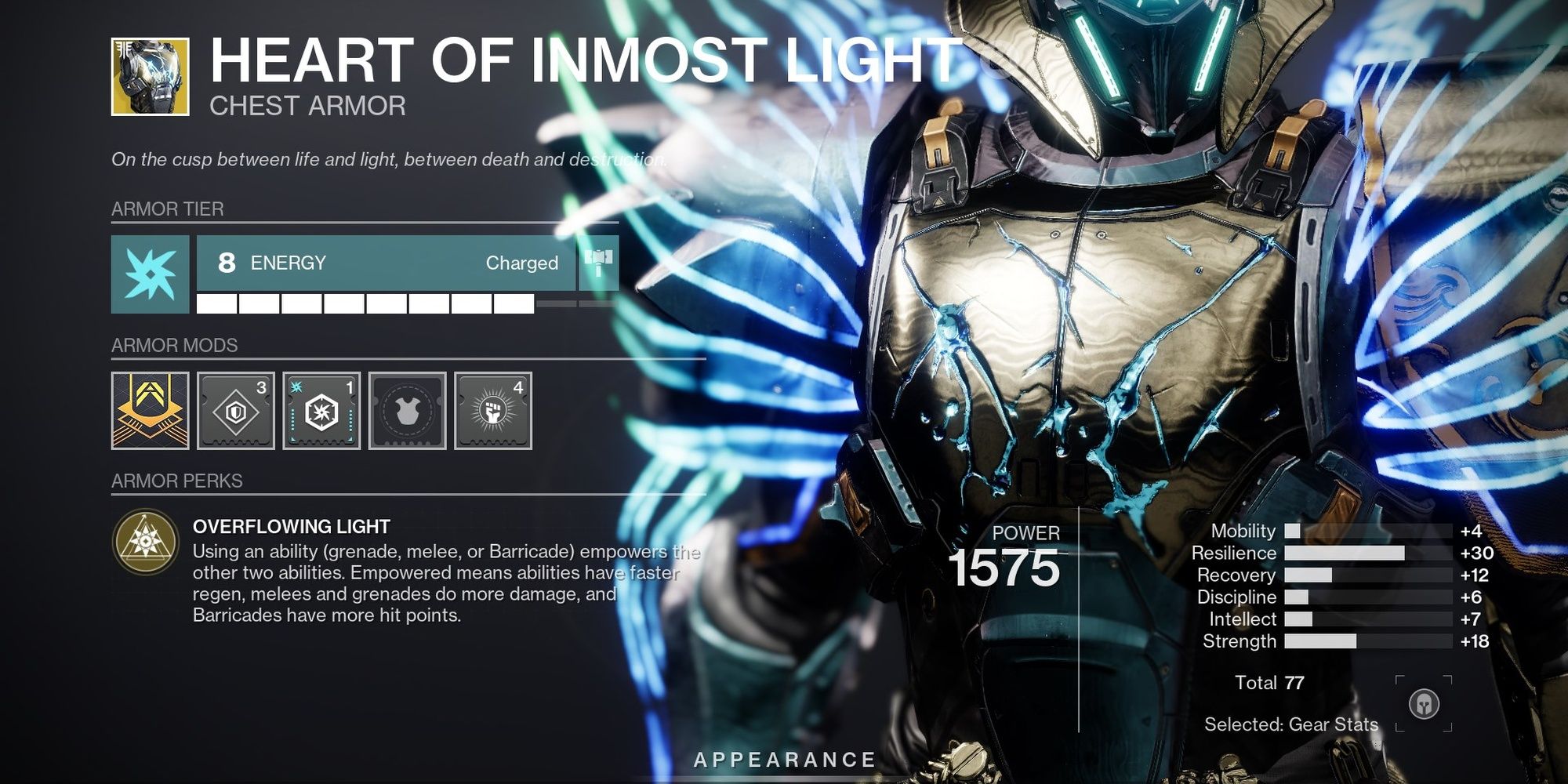Open the Appearance tab
Screen dimensions: 1568x784
pyautogui.click(x=784, y=758)
